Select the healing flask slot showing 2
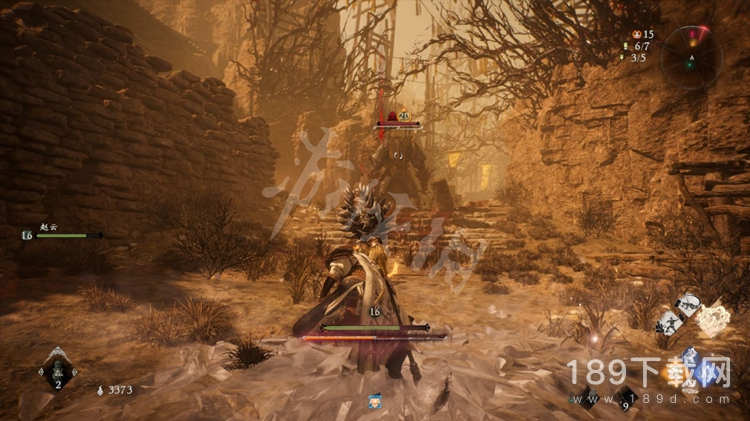The image size is (750, 421). pyautogui.click(x=57, y=373)
